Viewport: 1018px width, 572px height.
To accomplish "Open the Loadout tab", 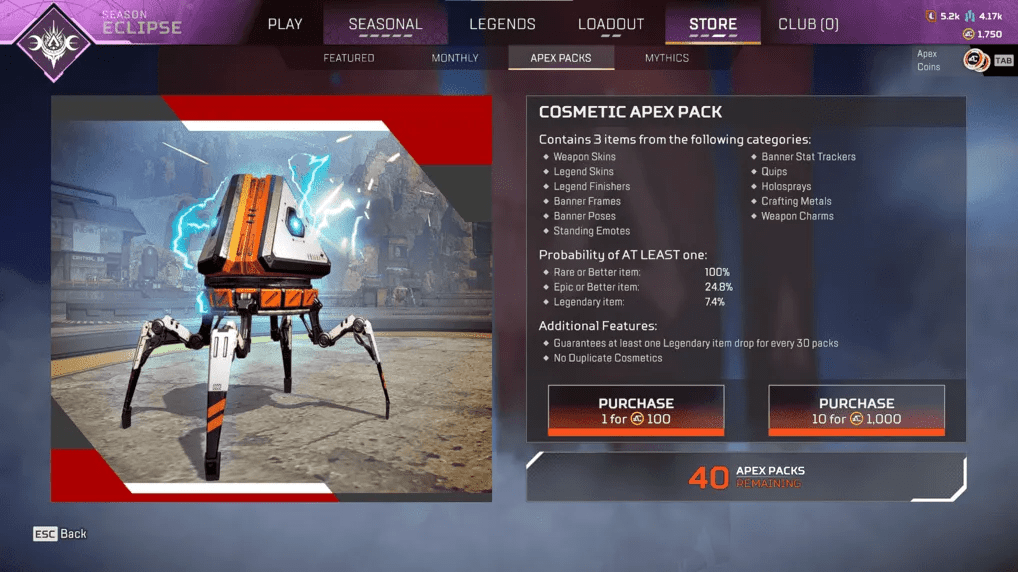I will point(611,24).
